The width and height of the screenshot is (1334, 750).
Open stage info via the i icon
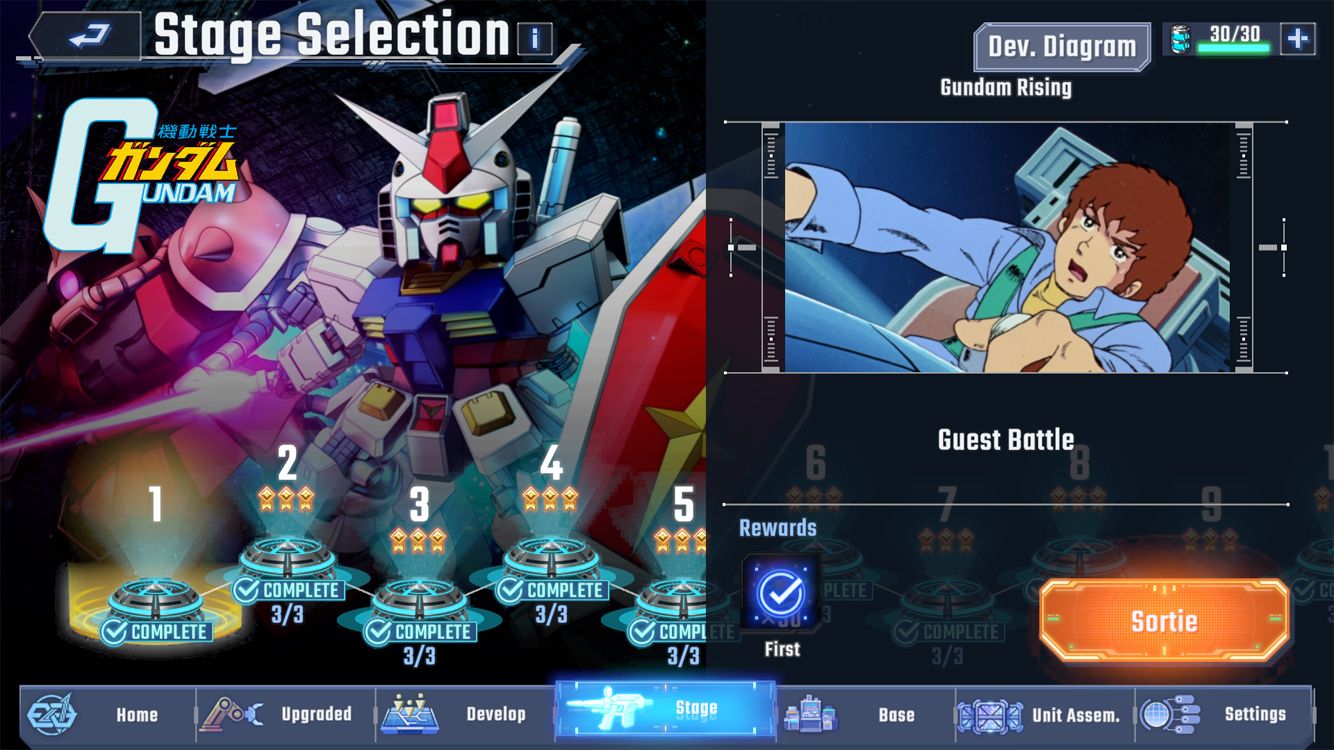click(533, 38)
